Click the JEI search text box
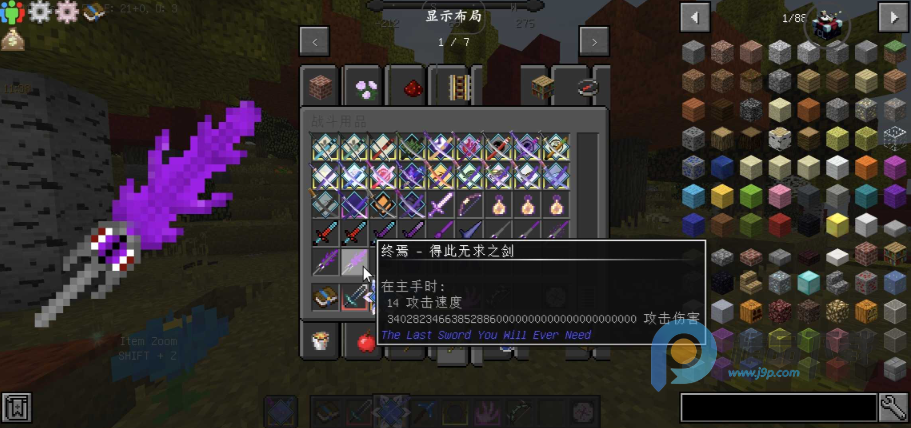The image size is (911, 428). [778, 408]
